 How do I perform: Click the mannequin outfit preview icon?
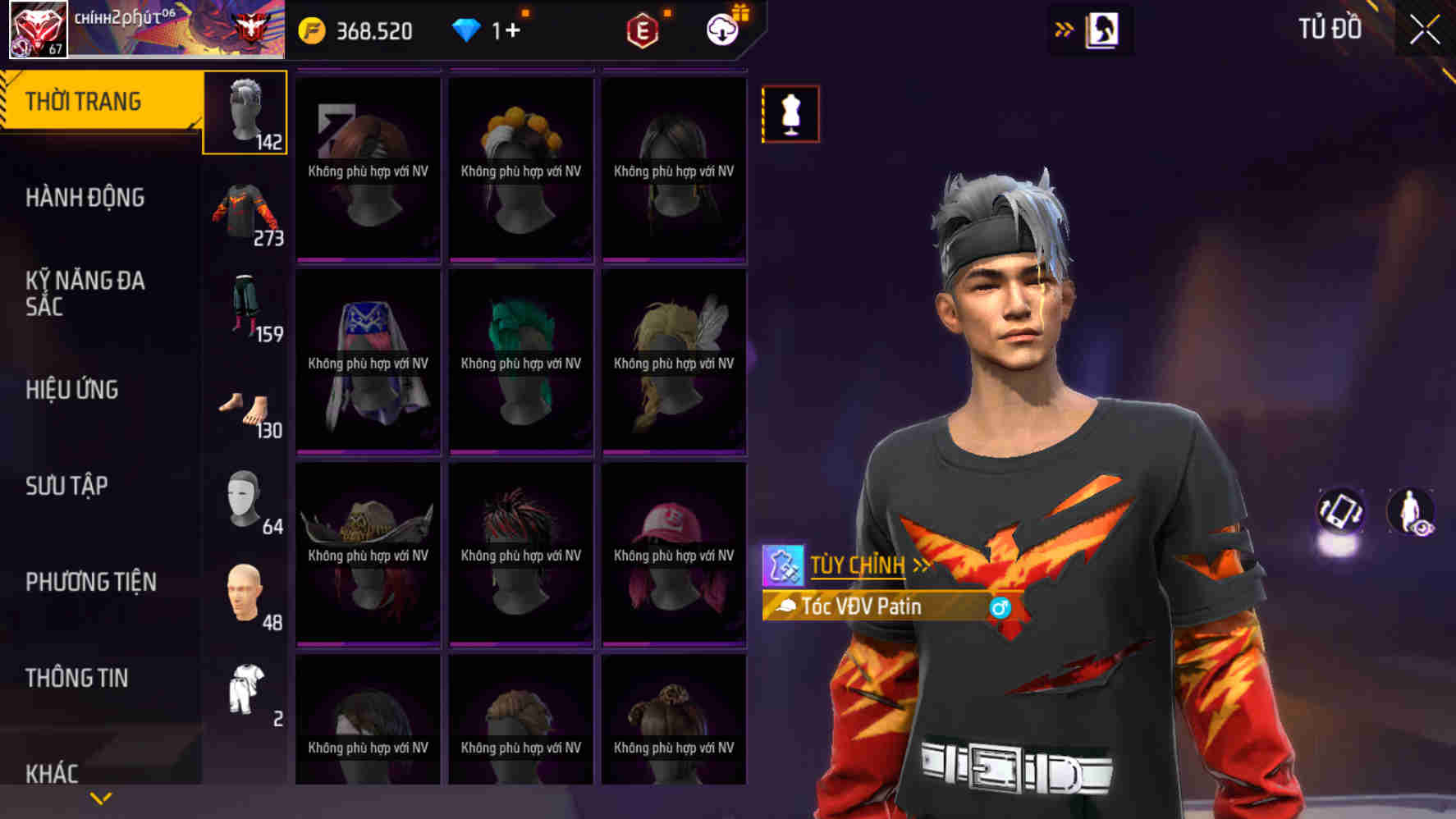(x=790, y=114)
